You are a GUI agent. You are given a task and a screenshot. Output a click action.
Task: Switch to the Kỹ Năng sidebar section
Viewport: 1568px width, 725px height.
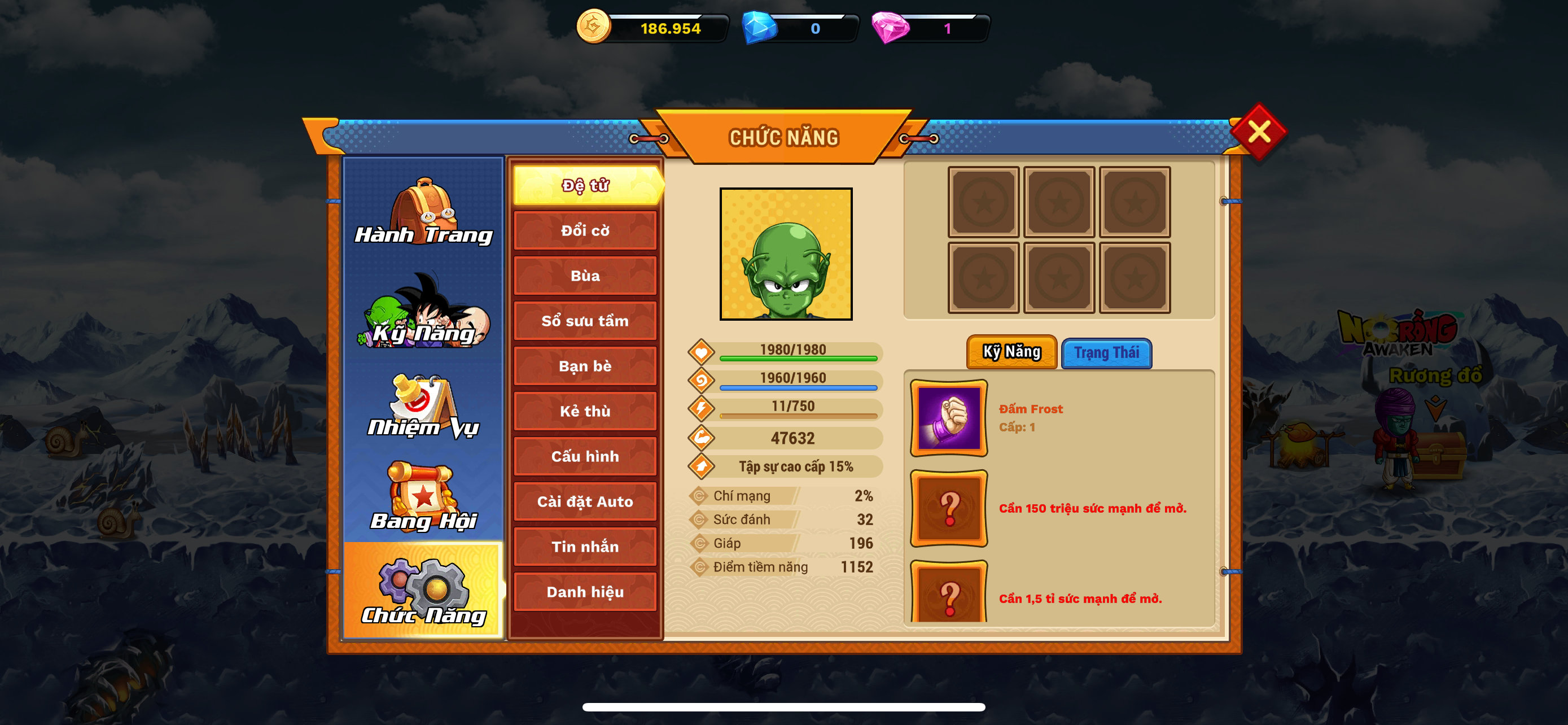click(424, 311)
